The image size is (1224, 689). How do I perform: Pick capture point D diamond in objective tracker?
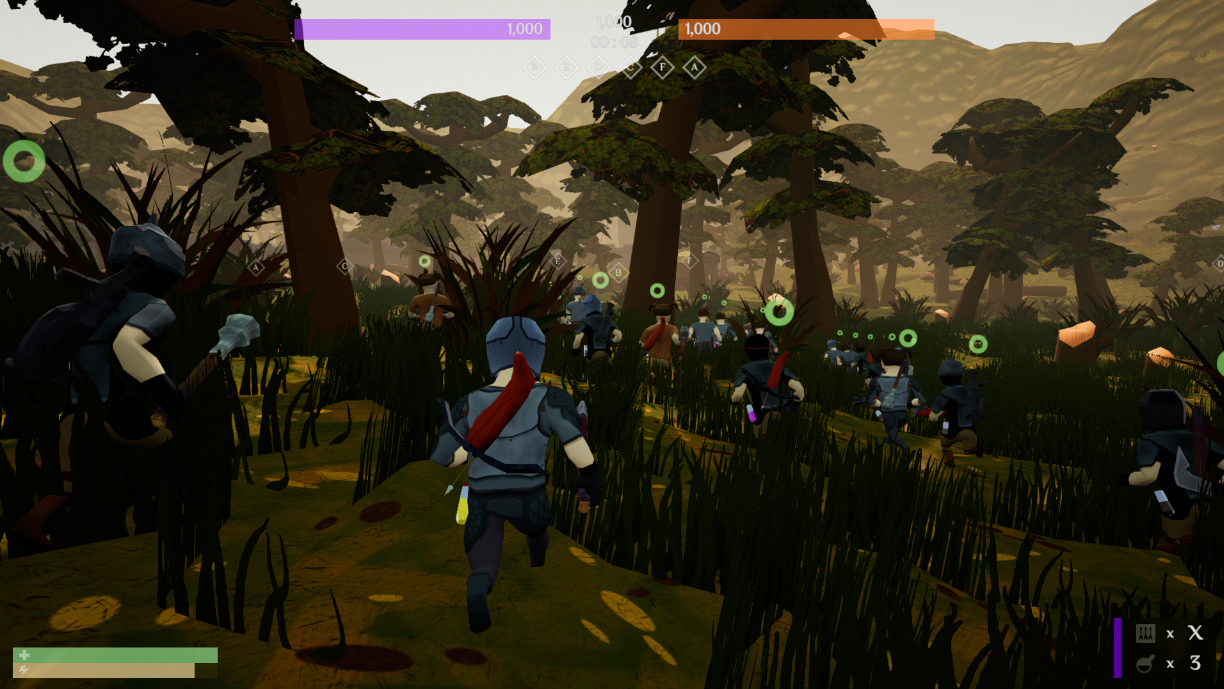[598, 67]
